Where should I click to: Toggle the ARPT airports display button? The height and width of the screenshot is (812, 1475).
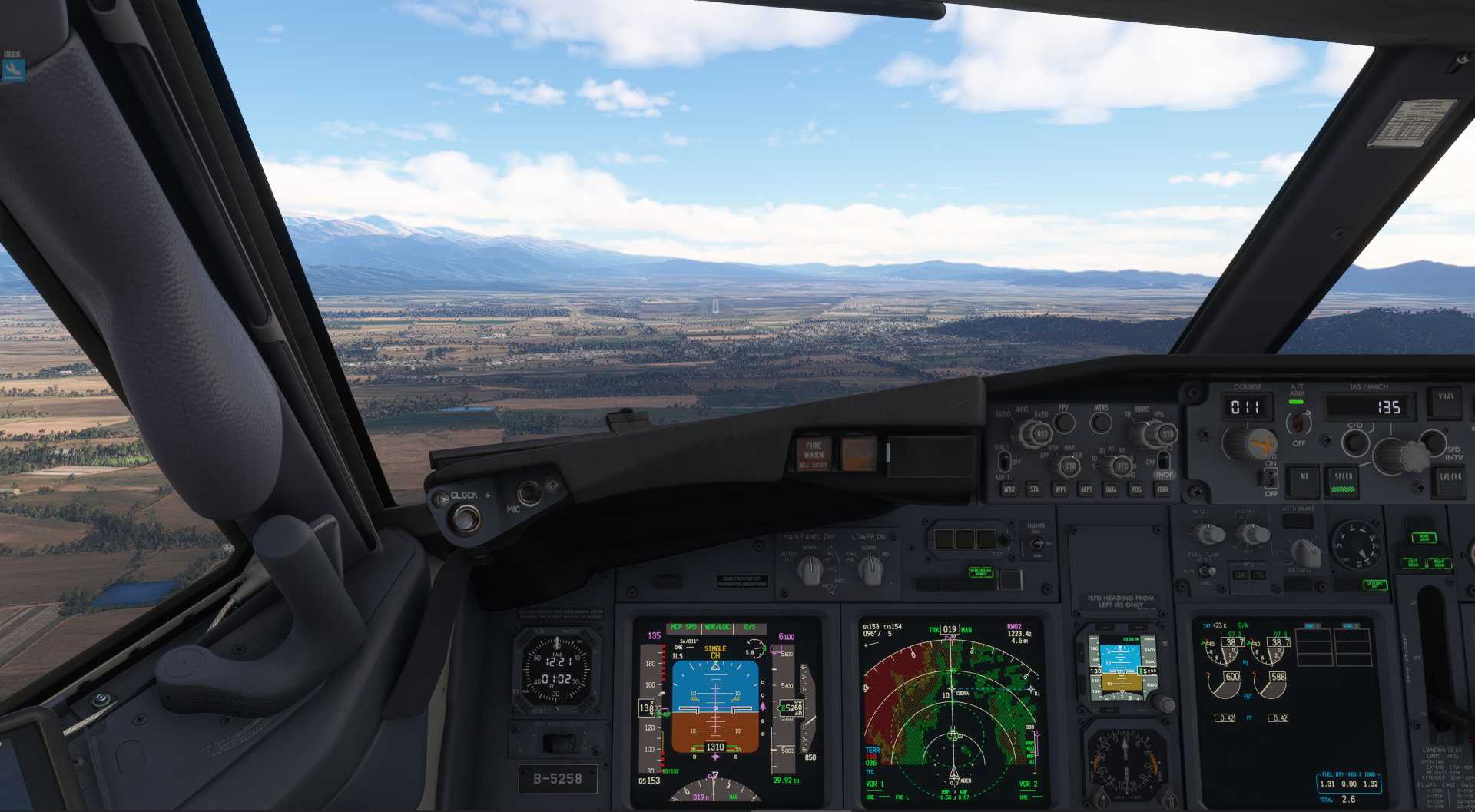pyautogui.click(x=1086, y=489)
